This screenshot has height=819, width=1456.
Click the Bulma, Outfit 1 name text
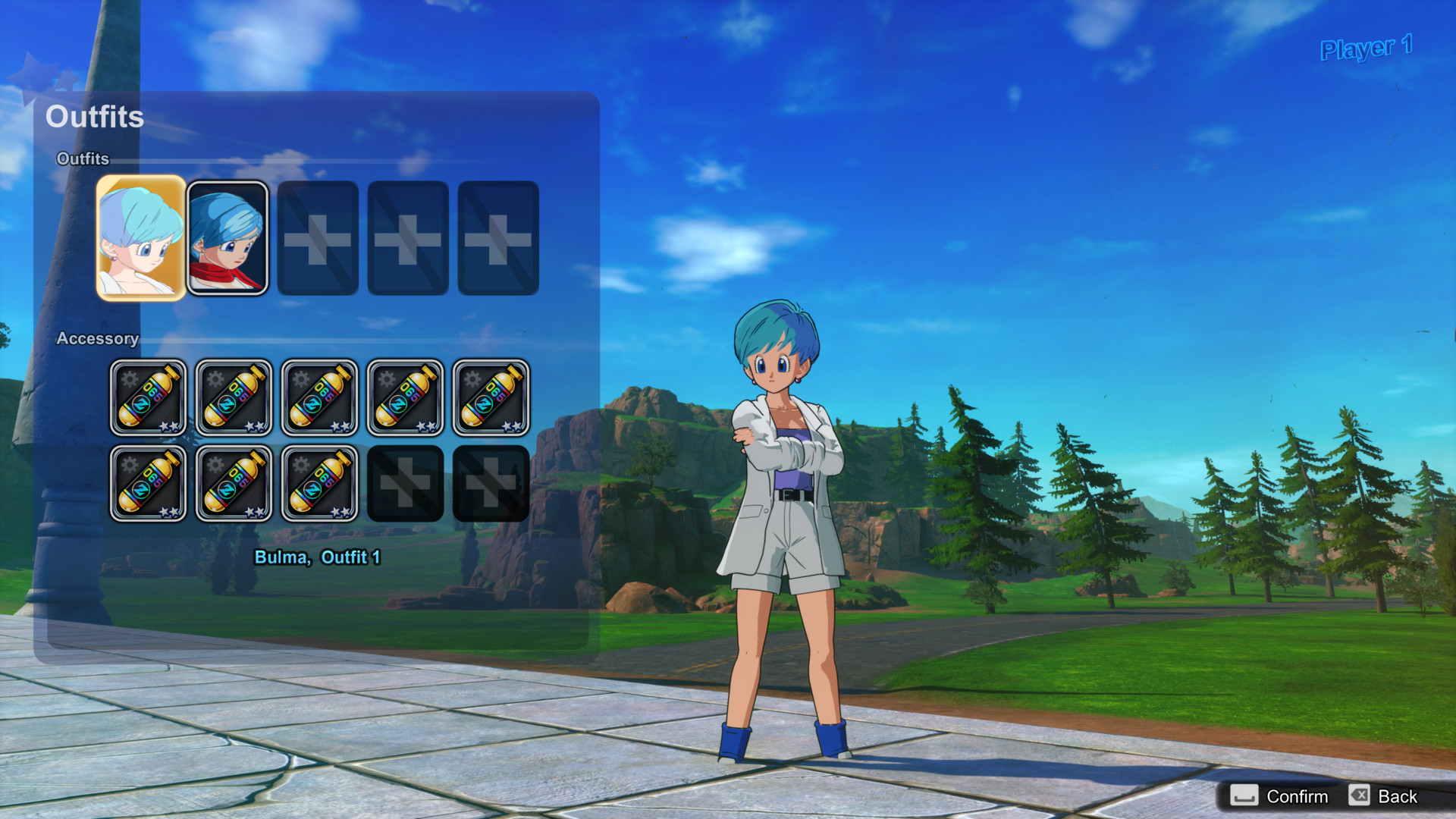pyautogui.click(x=318, y=556)
